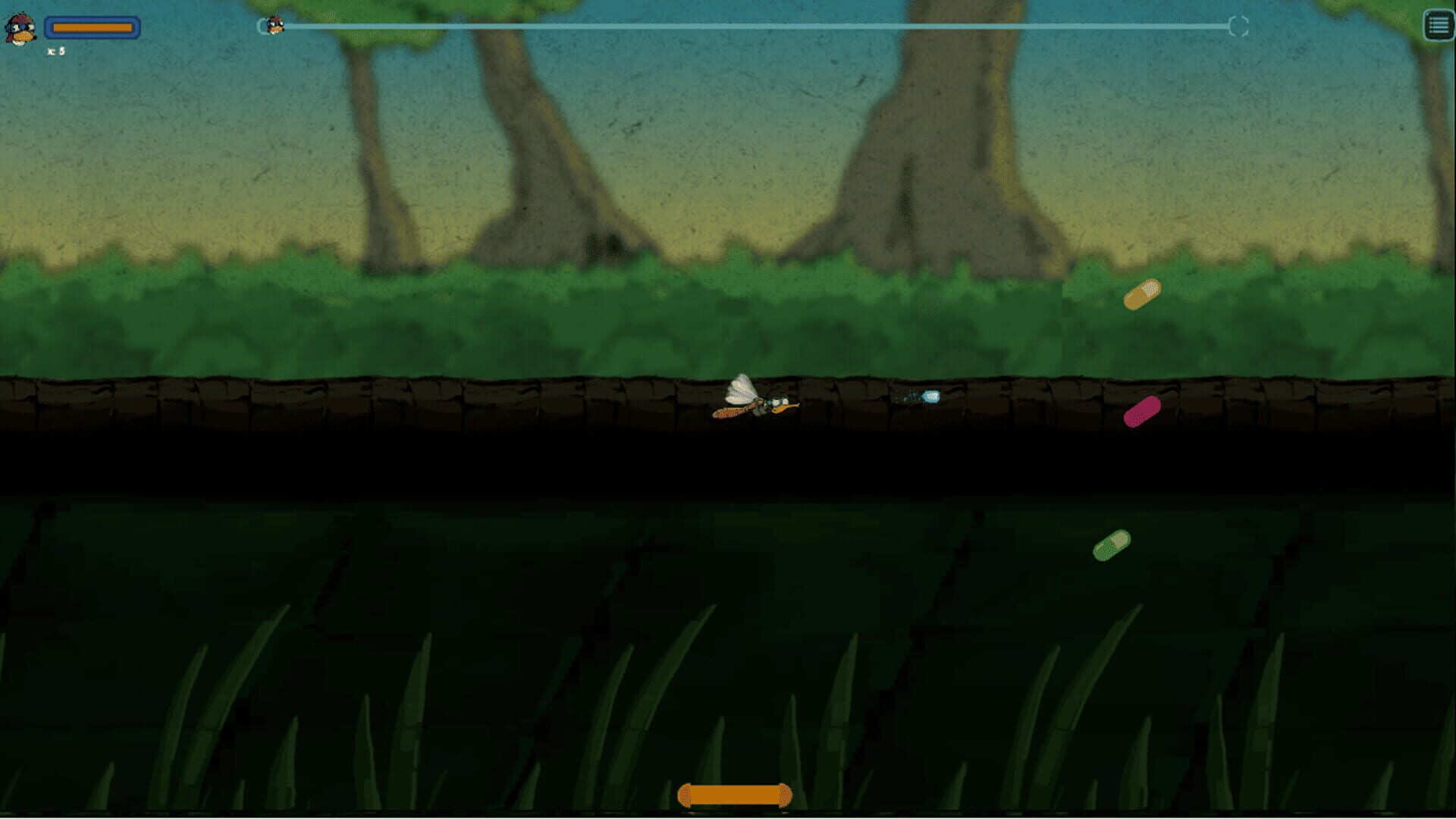Click the level-end circle marker on progress track
Viewport: 1456px width, 819px height.
point(1241,25)
